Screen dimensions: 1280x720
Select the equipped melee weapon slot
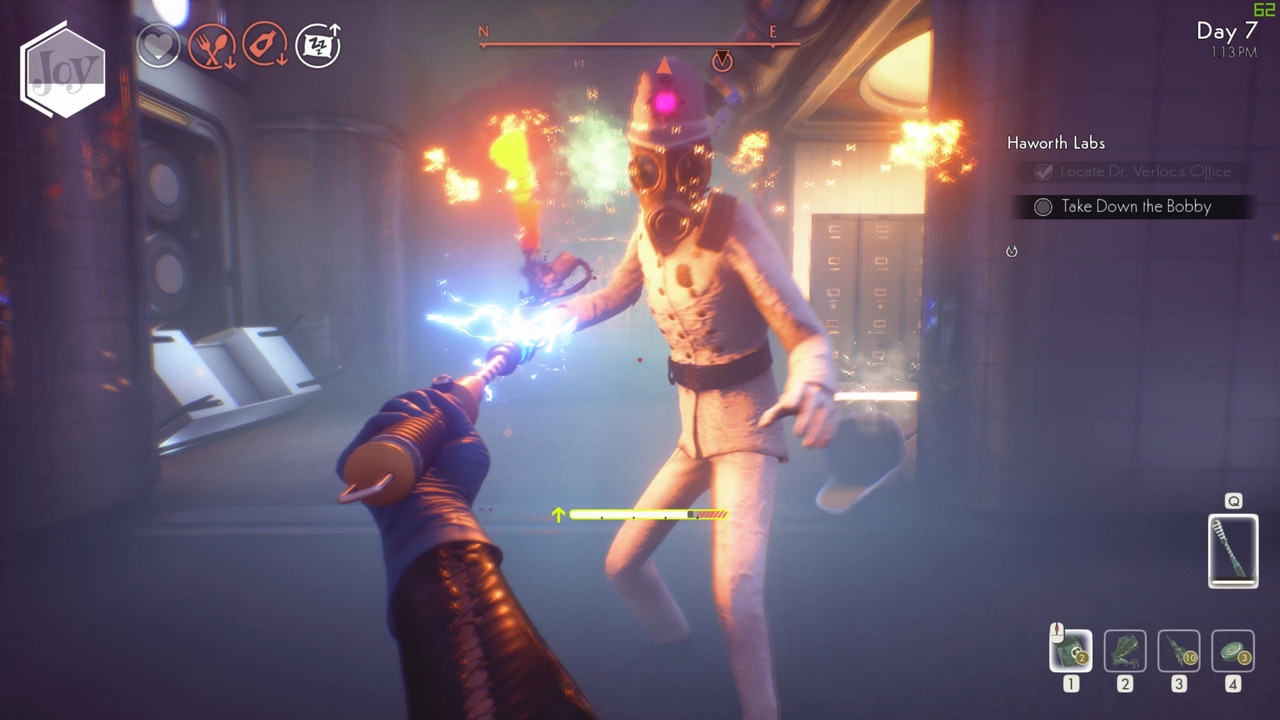coord(1233,550)
